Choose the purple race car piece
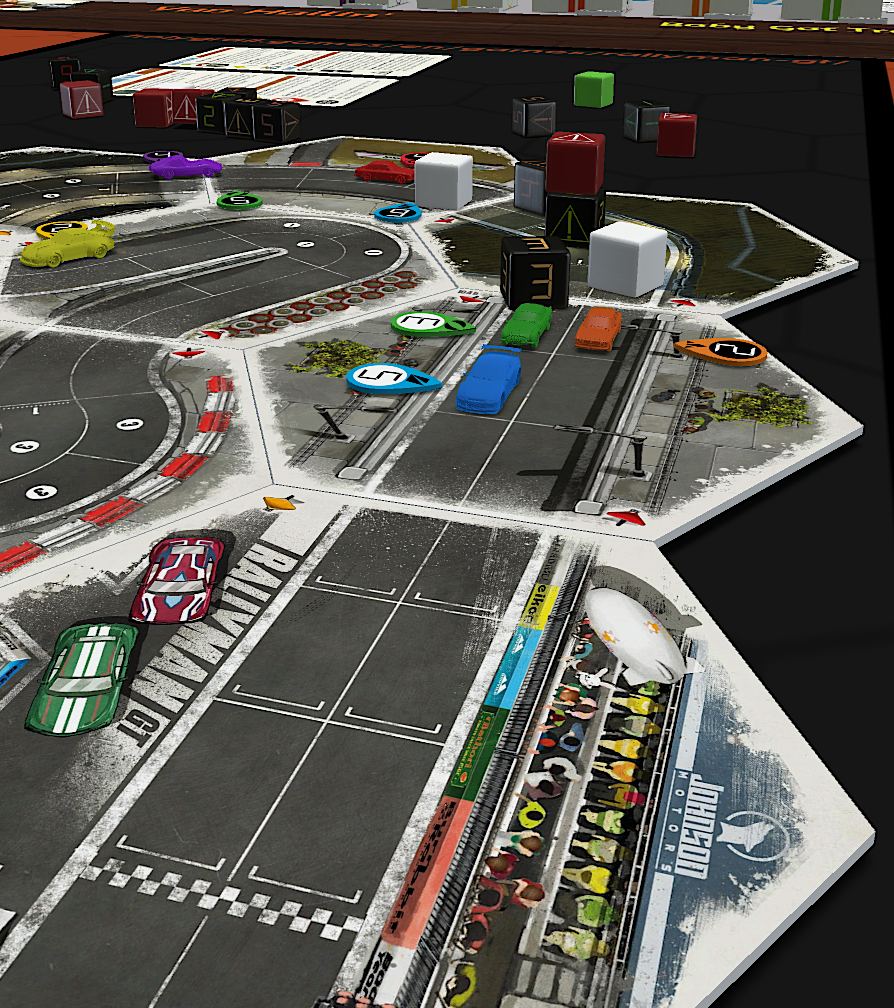Image resolution: width=894 pixels, height=1008 pixels. coord(185,166)
